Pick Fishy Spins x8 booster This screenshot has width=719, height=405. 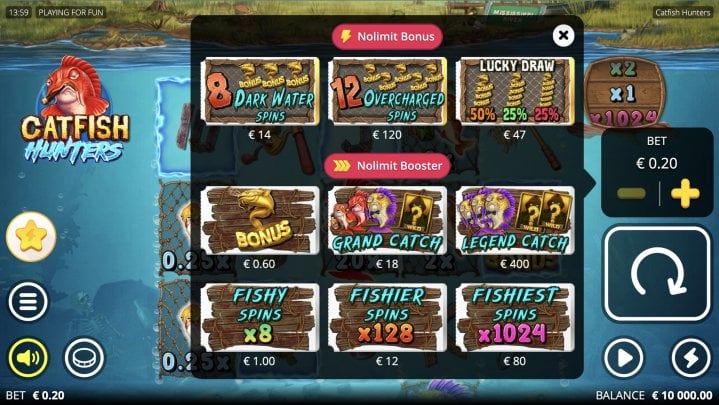(x=260, y=317)
